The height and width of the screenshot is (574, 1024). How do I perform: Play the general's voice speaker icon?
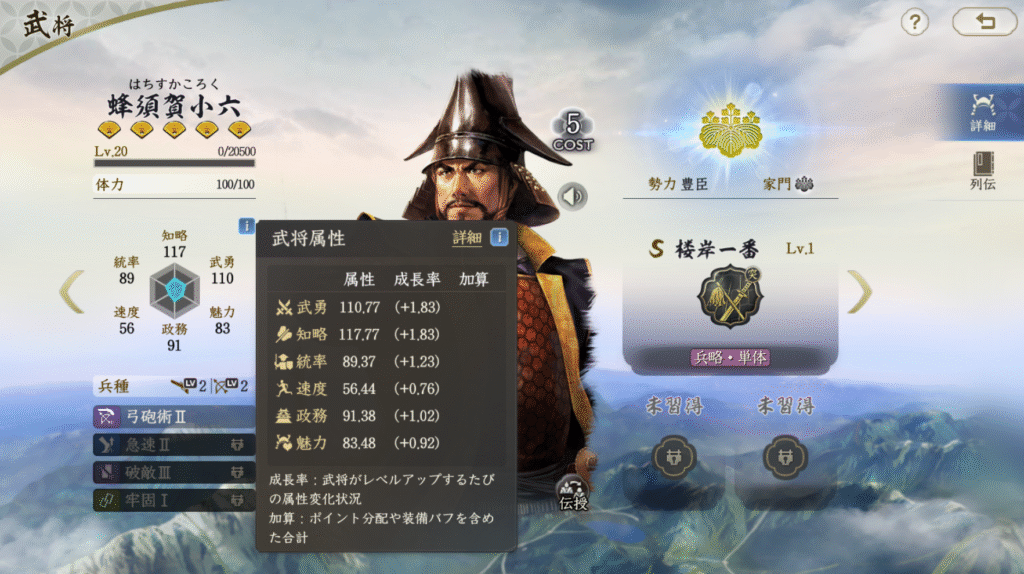[x=573, y=196]
